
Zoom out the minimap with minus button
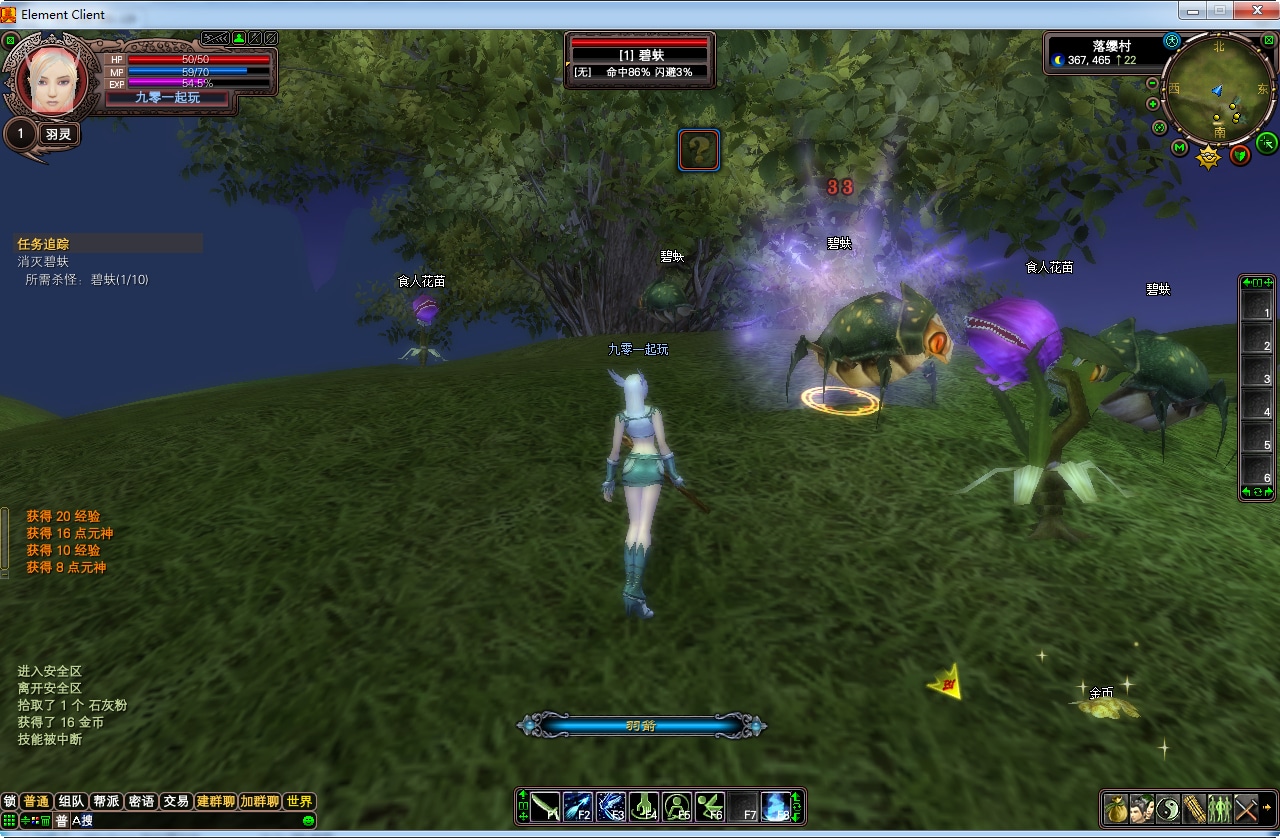(1152, 84)
